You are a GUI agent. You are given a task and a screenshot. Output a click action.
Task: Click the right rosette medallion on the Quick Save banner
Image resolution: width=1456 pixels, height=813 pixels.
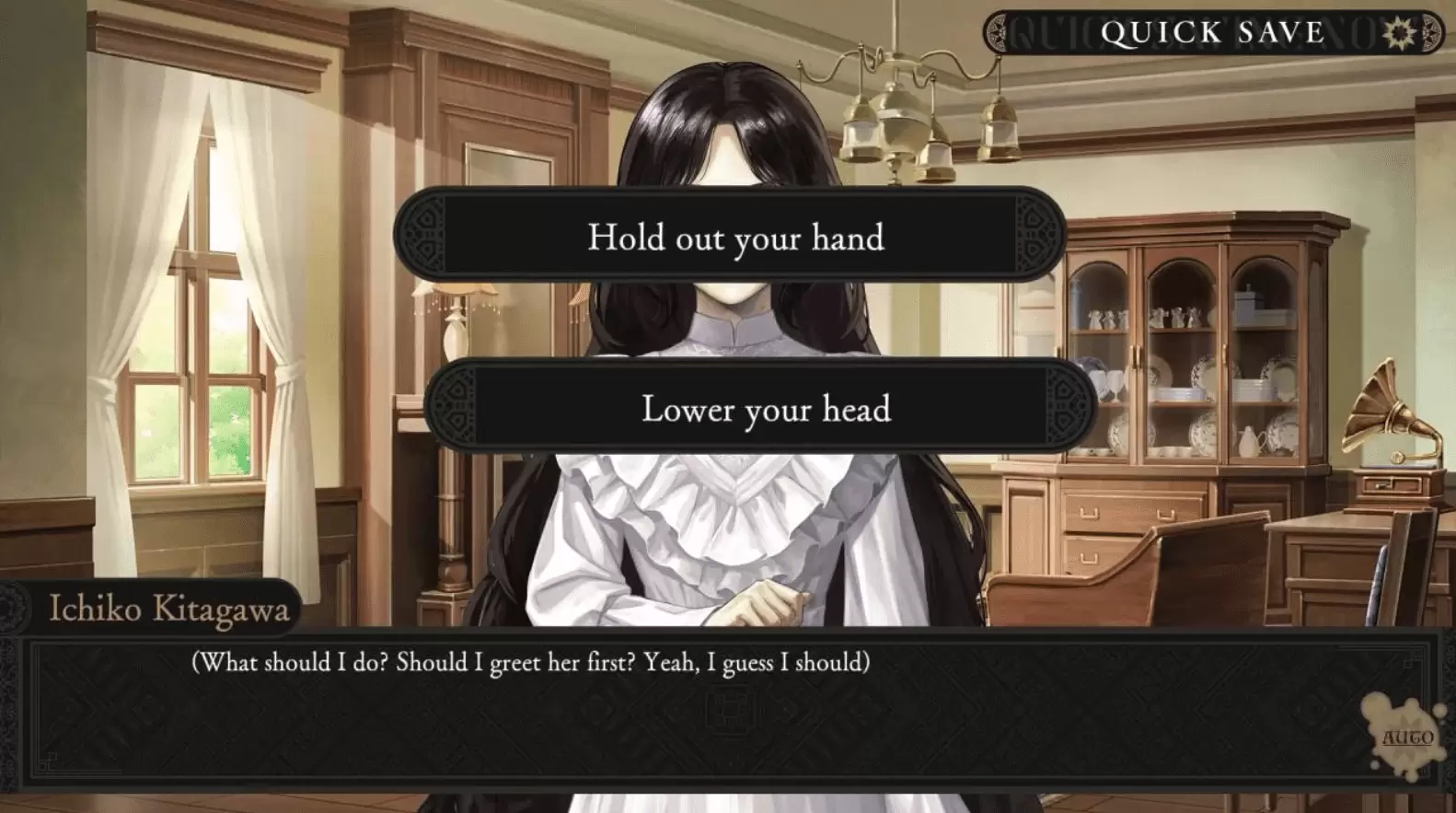pyautogui.click(x=1430, y=33)
